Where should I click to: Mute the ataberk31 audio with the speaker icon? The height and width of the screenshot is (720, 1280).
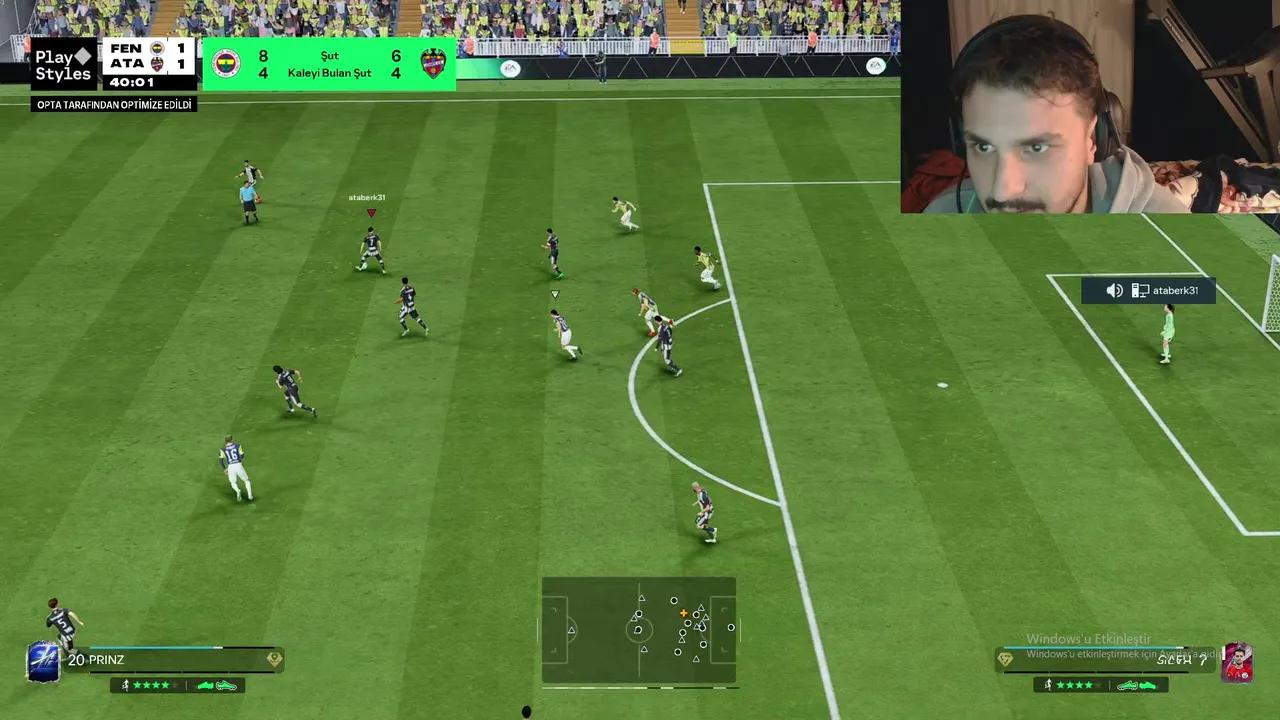pyautogui.click(x=1114, y=290)
